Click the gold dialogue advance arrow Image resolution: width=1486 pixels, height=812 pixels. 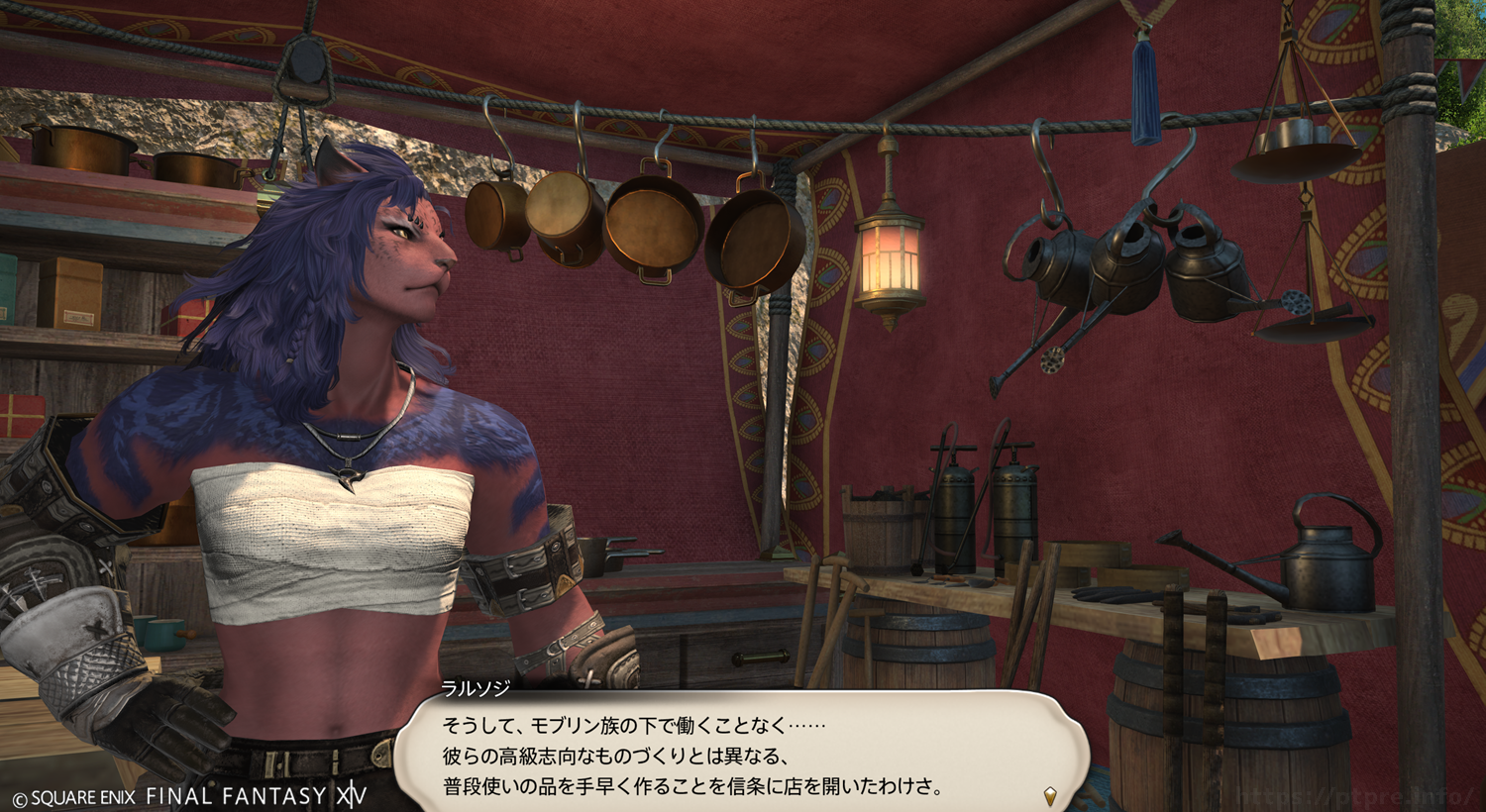pos(1050,795)
